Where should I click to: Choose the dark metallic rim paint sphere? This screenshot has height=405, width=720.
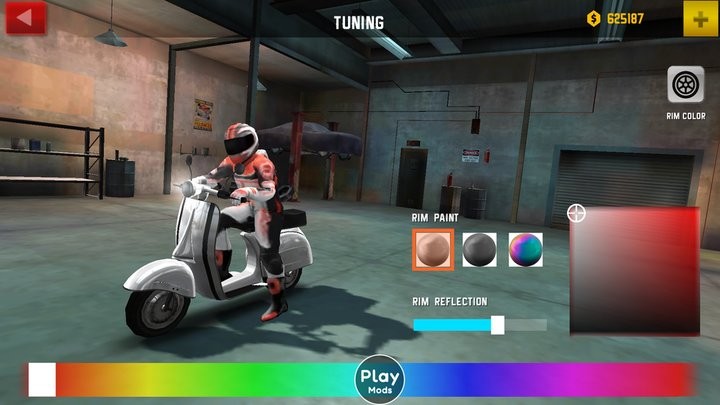click(480, 249)
